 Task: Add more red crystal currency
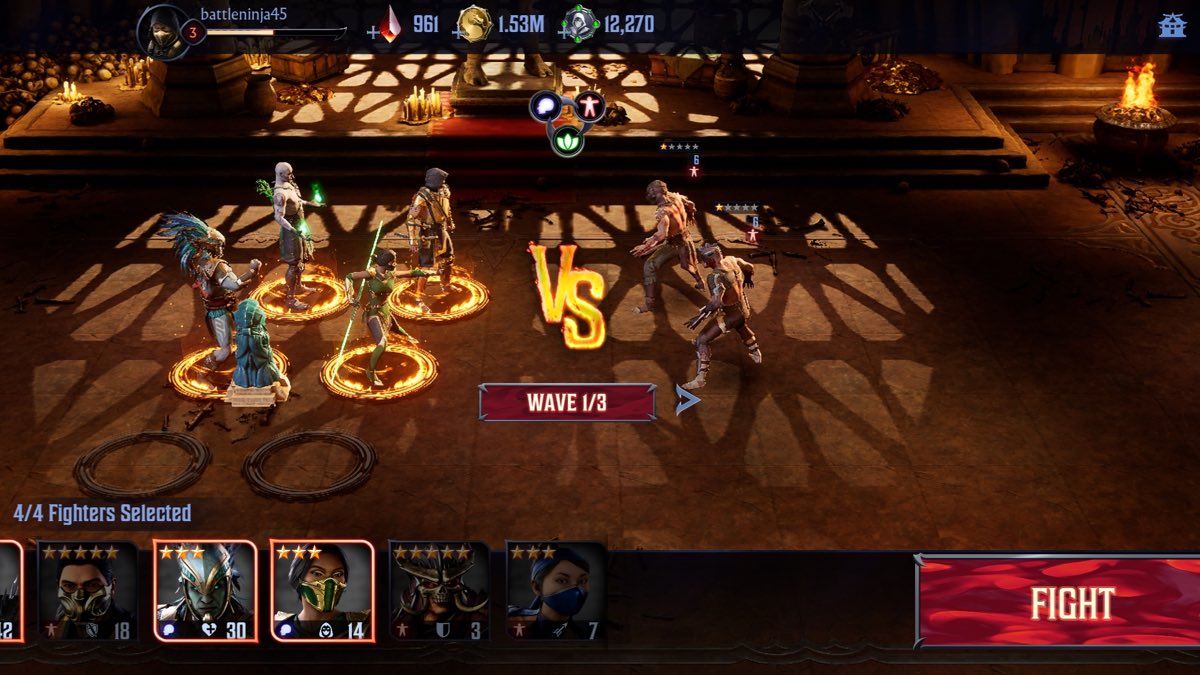(x=373, y=32)
